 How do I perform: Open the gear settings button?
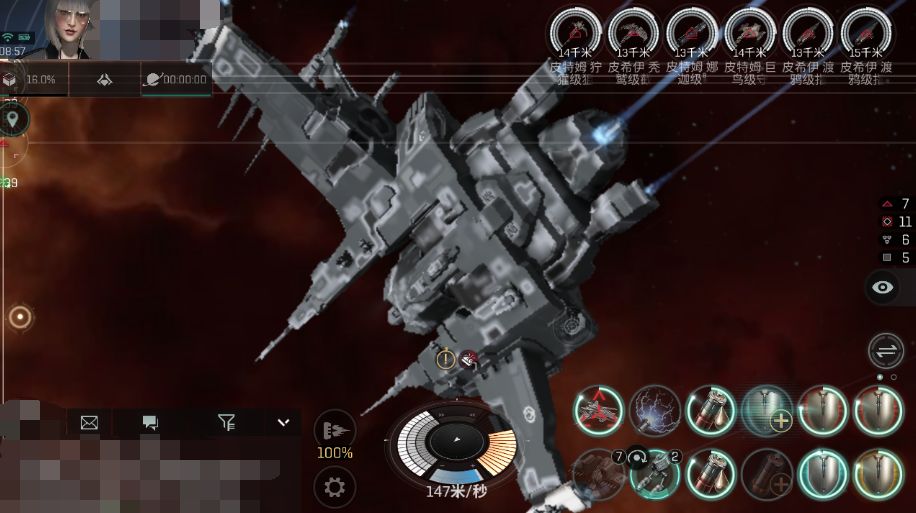pos(334,487)
